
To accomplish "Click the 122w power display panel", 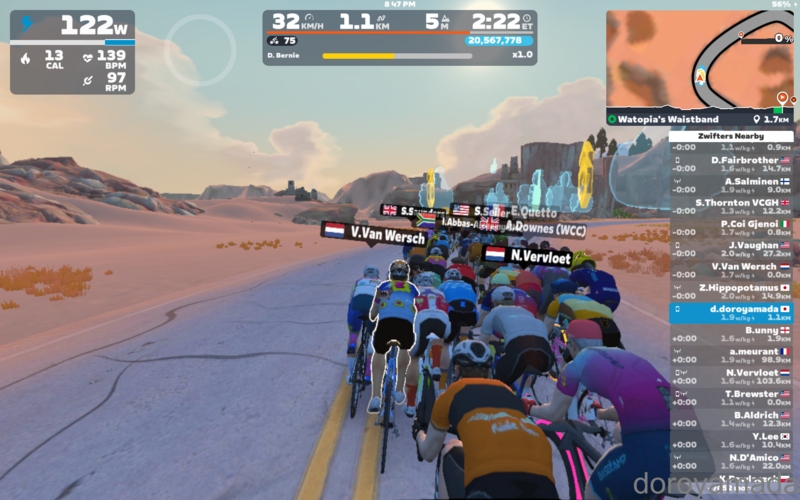I will click(72, 52).
